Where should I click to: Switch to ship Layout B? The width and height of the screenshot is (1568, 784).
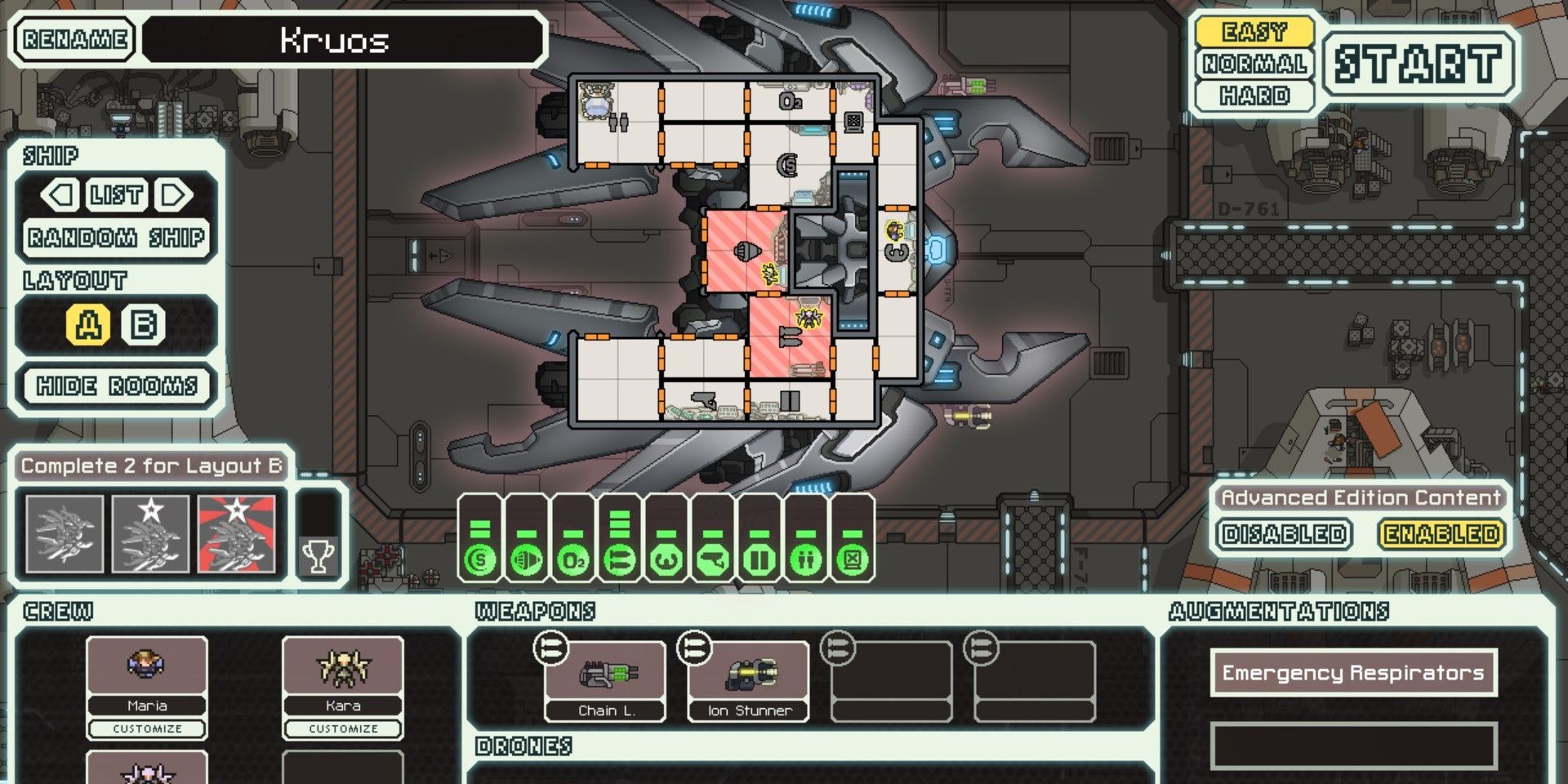click(x=144, y=325)
